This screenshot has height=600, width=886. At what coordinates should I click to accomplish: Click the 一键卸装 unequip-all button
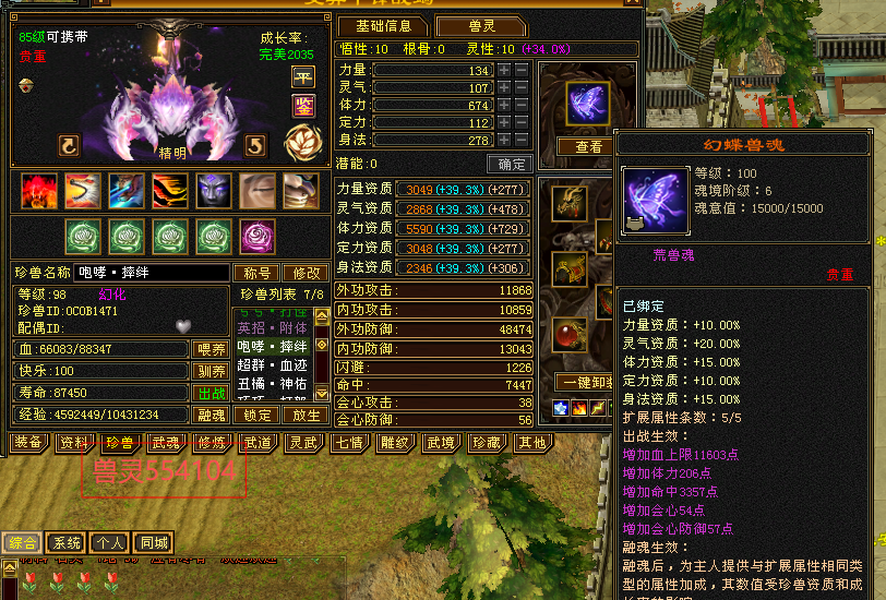pos(583,382)
